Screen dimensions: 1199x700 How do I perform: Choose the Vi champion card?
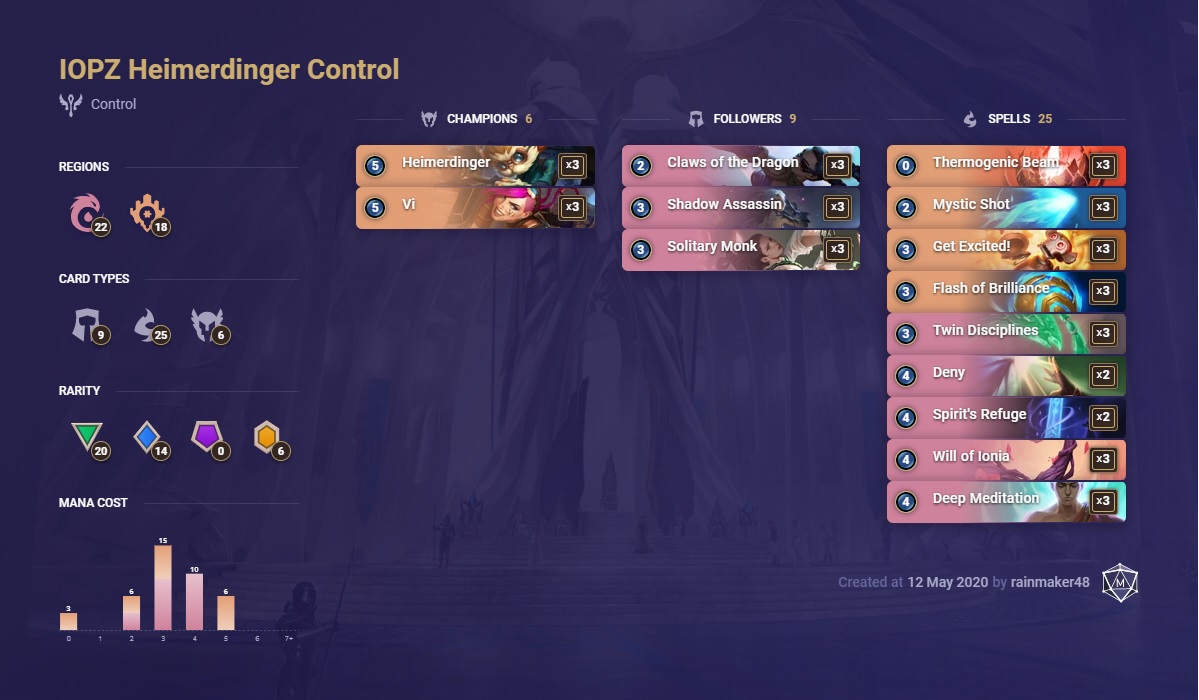coord(475,208)
